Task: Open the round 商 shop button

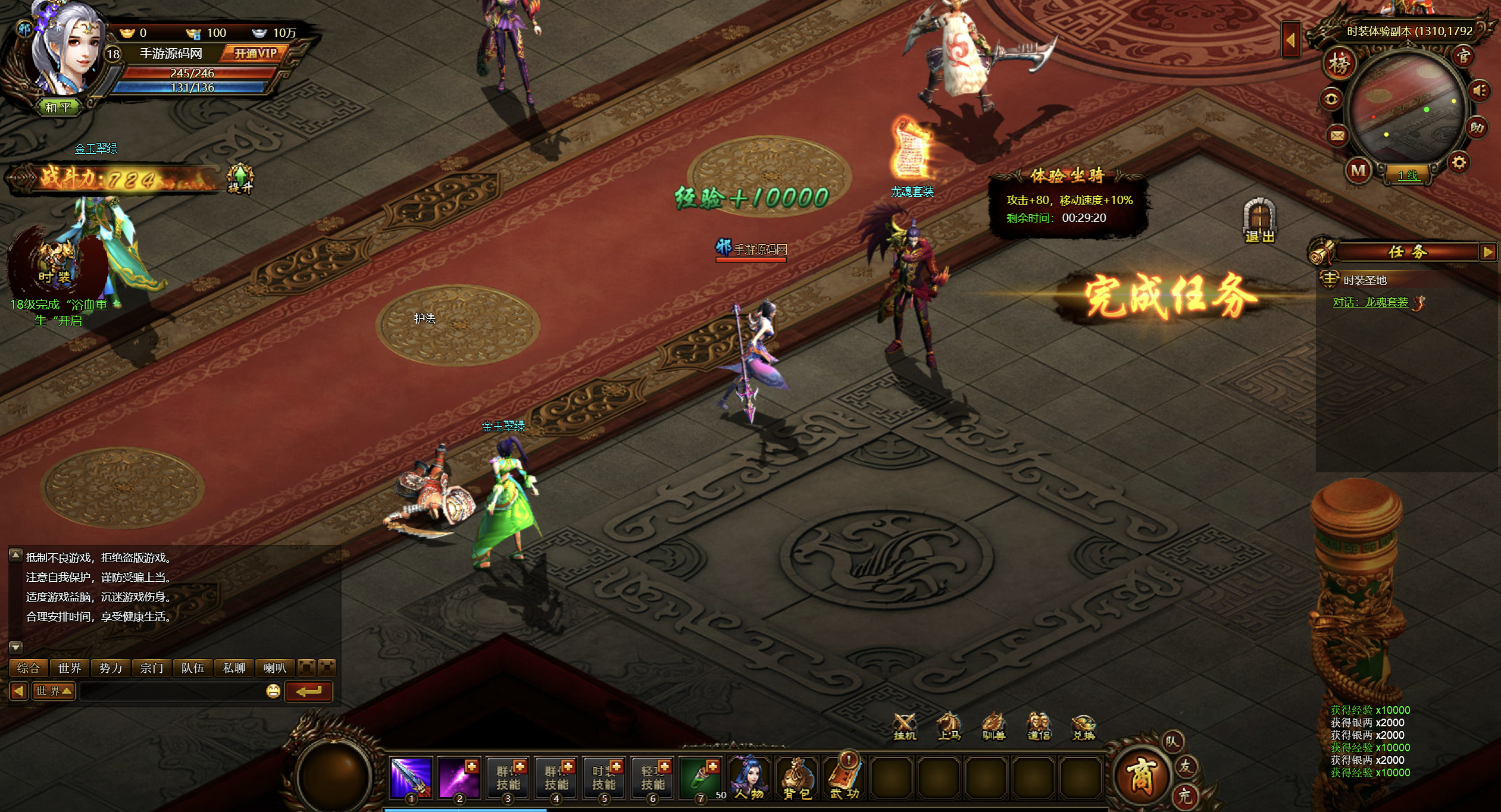Action: (x=1140, y=776)
